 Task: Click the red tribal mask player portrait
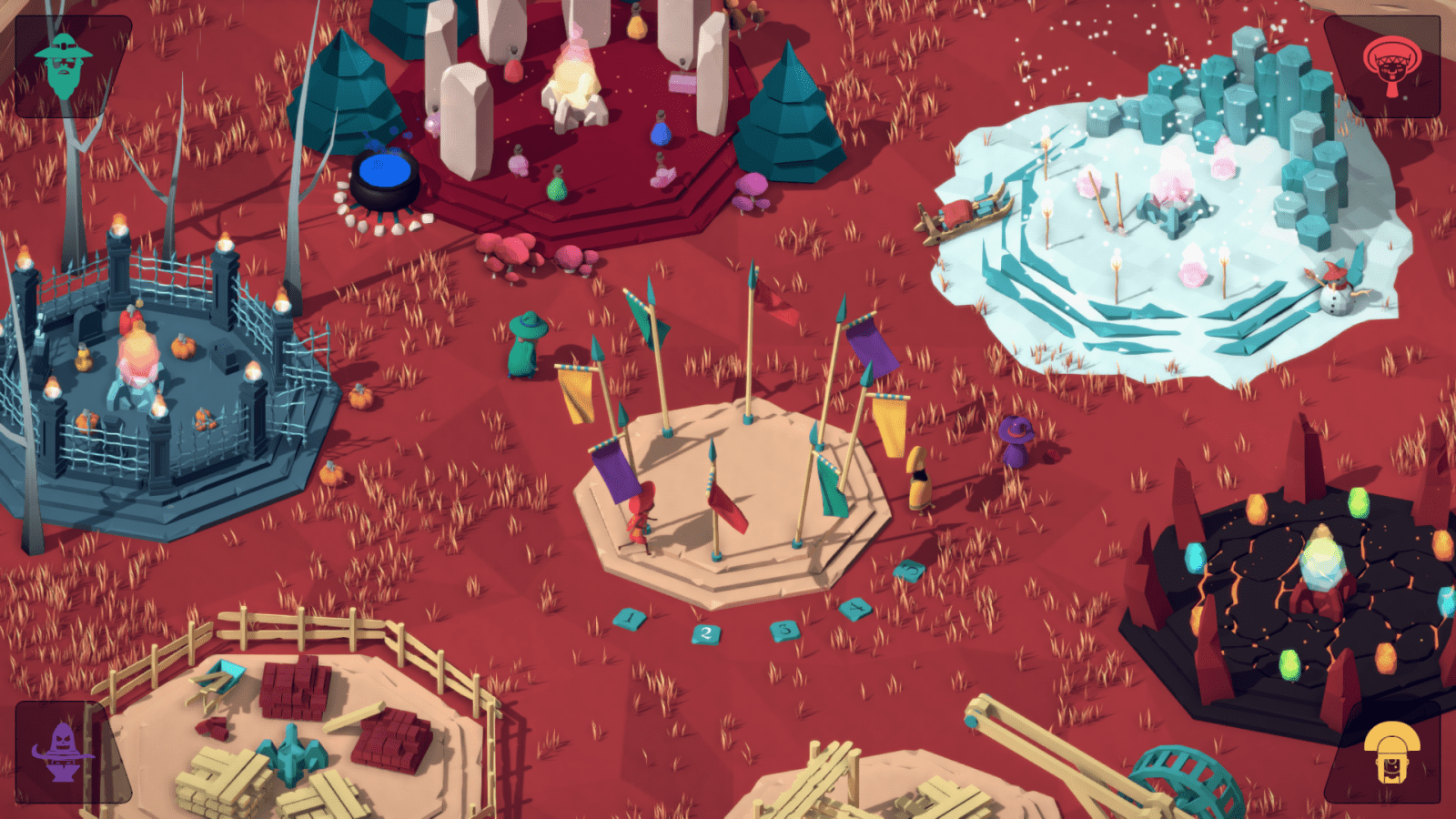1390,66
